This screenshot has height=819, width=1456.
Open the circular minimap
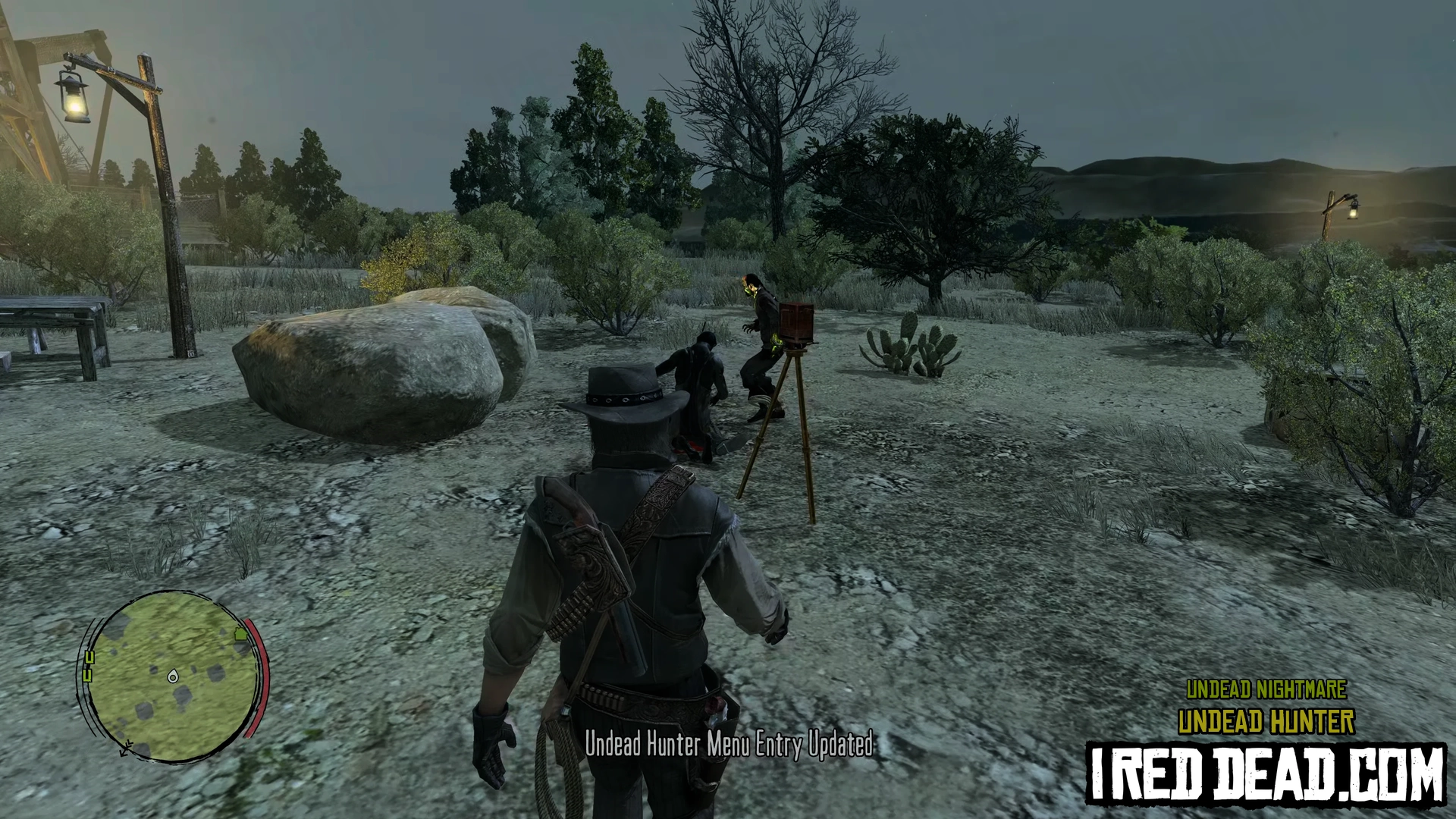[x=173, y=676]
